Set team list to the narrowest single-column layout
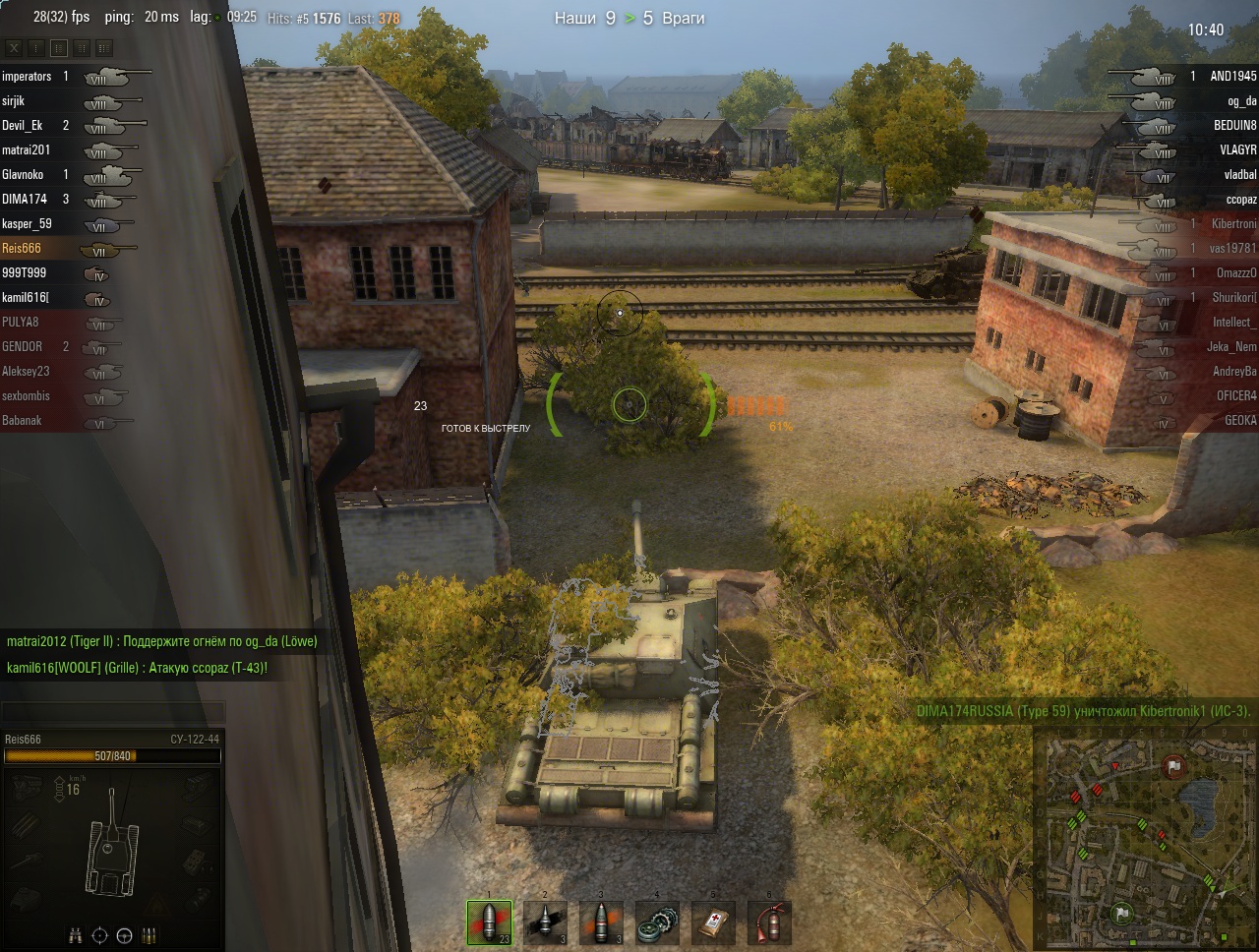Image resolution: width=1259 pixels, height=952 pixels. click(36, 47)
